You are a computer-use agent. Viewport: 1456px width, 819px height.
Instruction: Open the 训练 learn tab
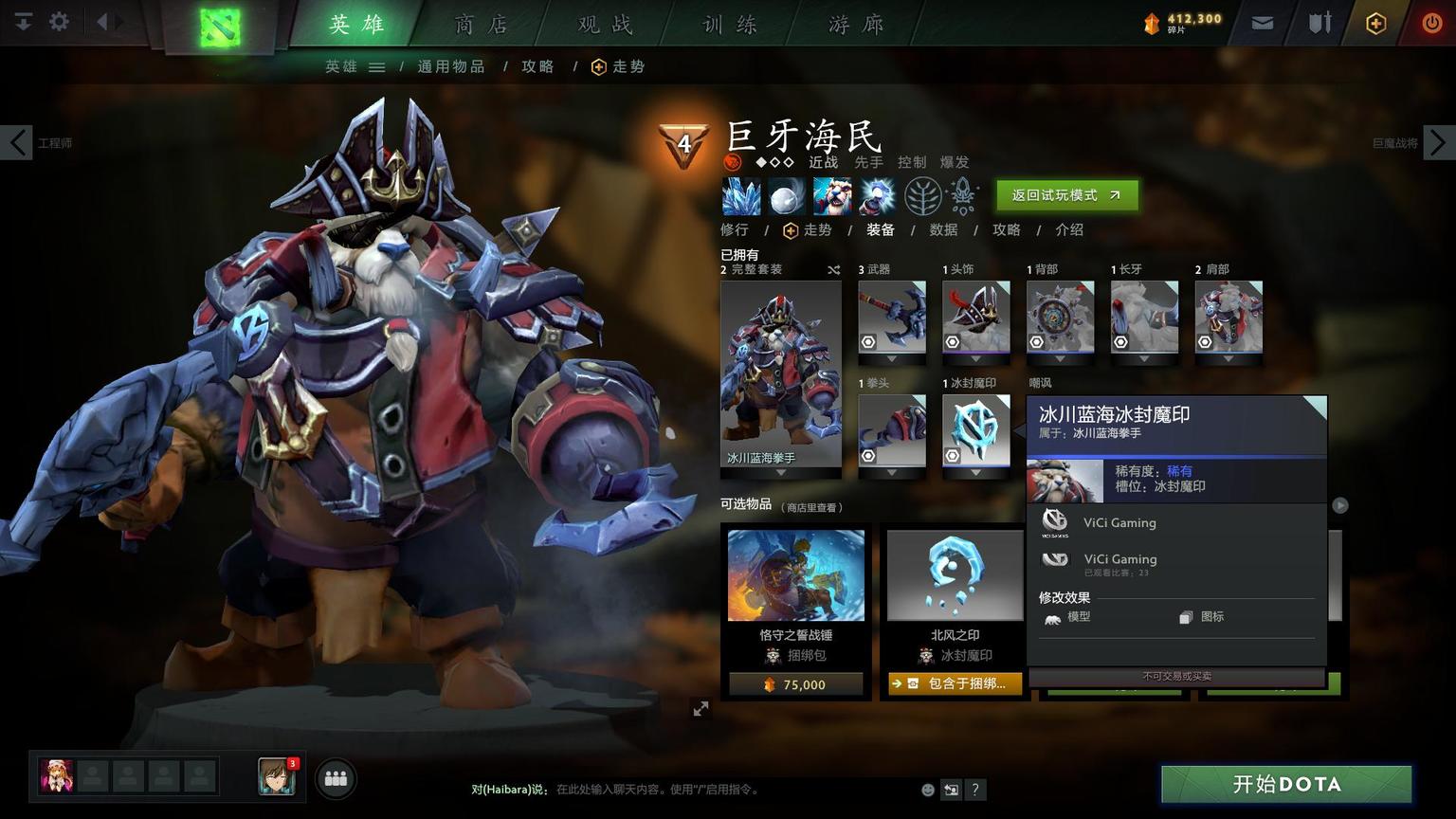(x=730, y=25)
